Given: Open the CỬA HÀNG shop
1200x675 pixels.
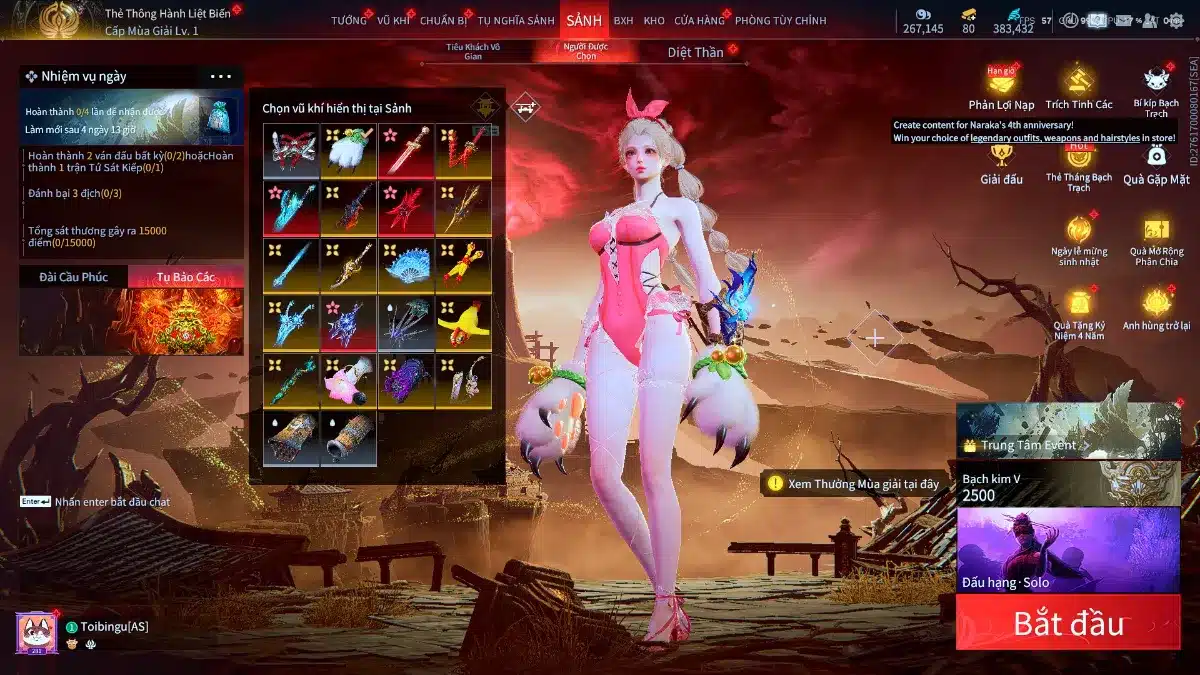Looking at the screenshot, I should [699, 20].
